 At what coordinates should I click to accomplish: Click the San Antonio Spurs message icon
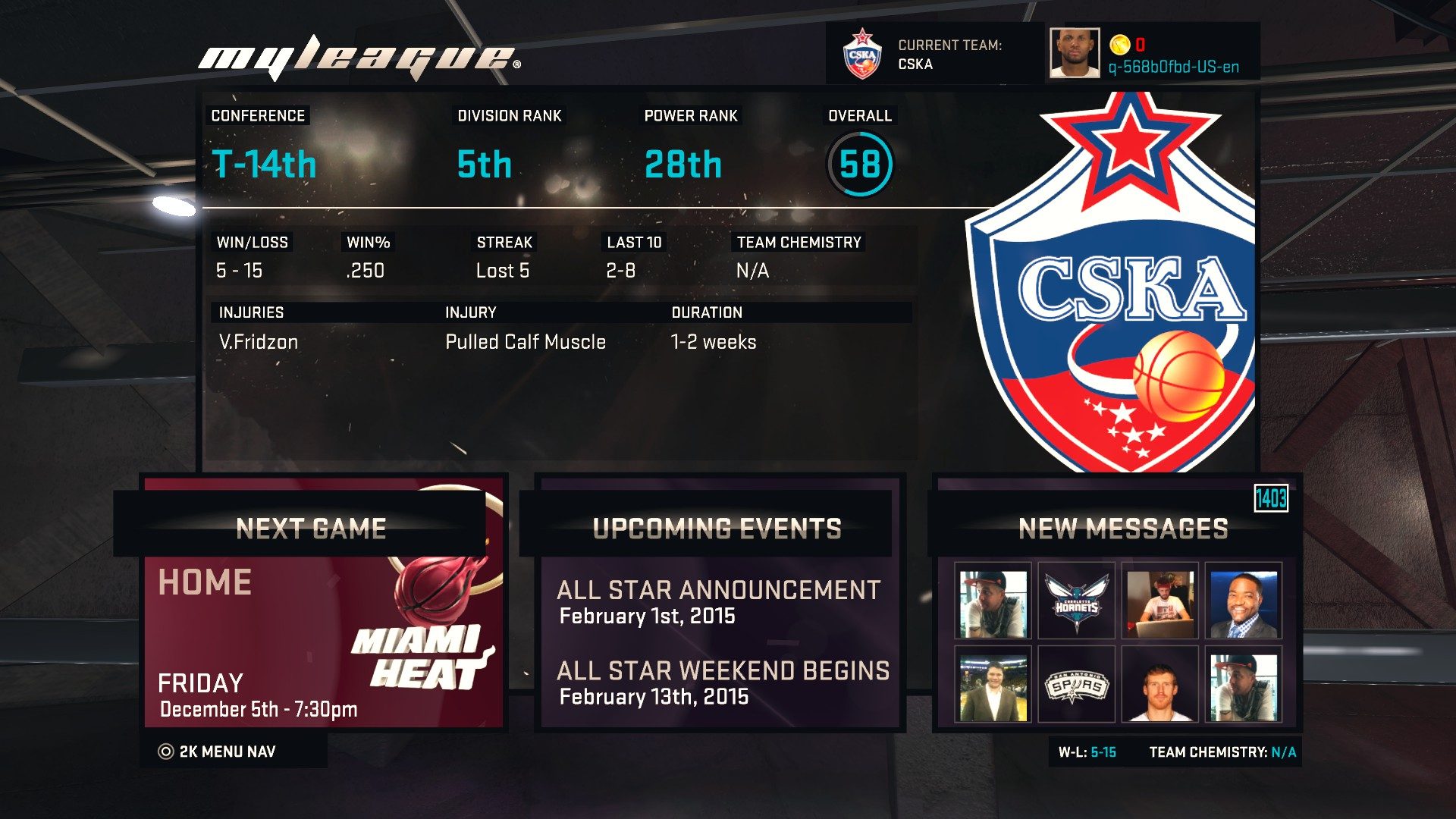[1076, 686]
